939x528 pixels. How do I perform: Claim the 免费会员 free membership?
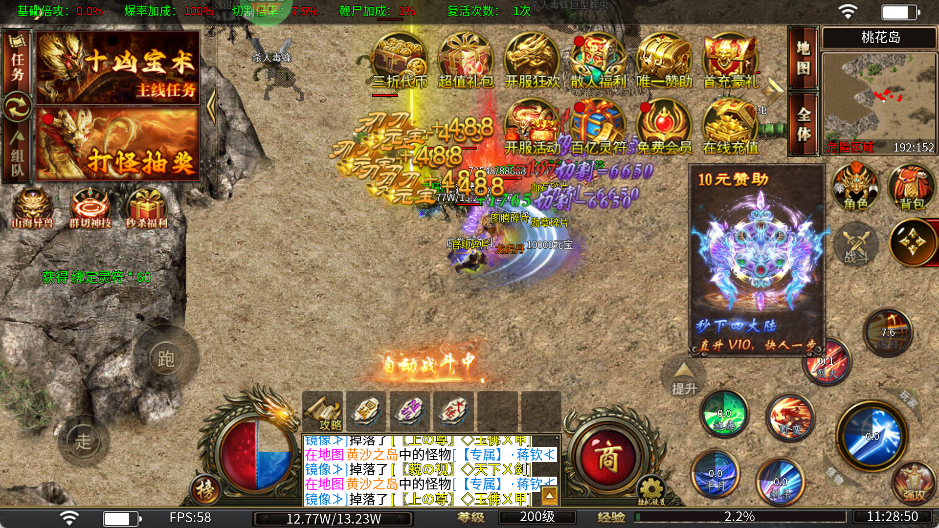pyautogui.click(x=664, y=125)
